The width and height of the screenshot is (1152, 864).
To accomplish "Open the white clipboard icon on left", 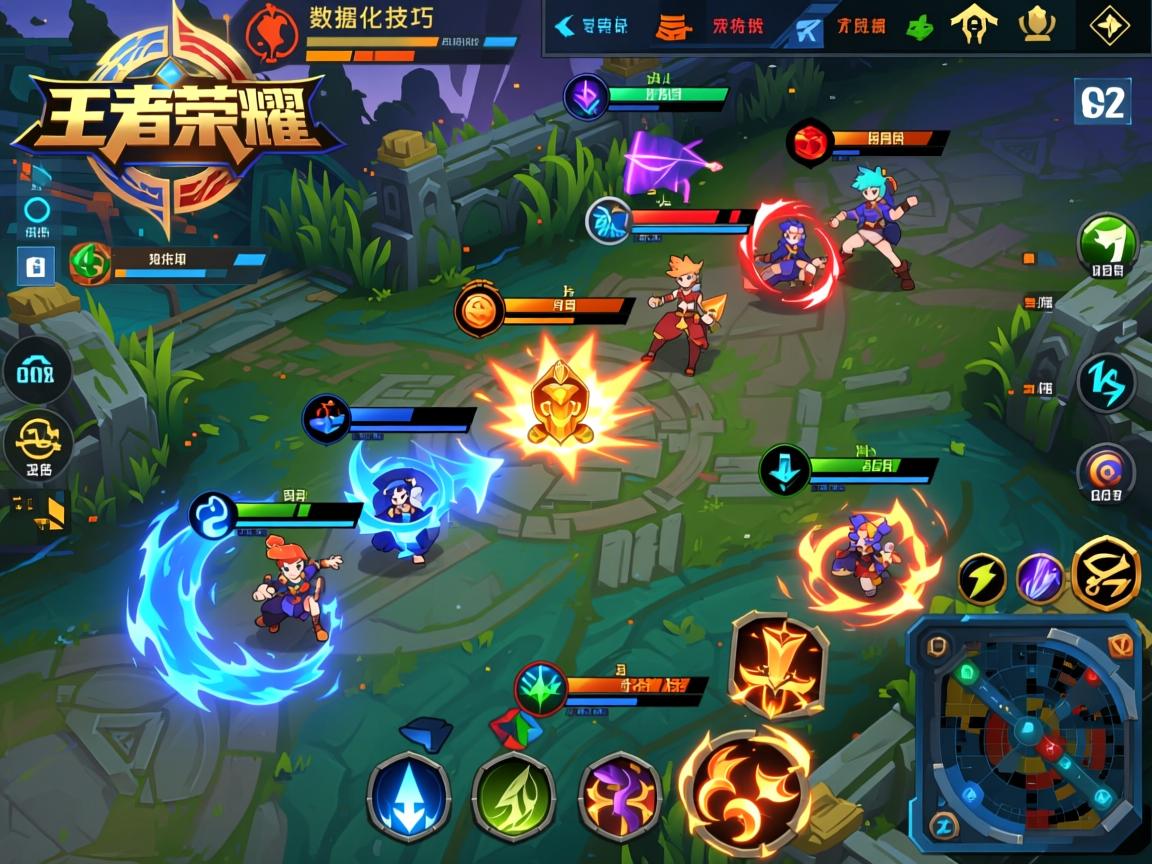I will pos(36,266).
